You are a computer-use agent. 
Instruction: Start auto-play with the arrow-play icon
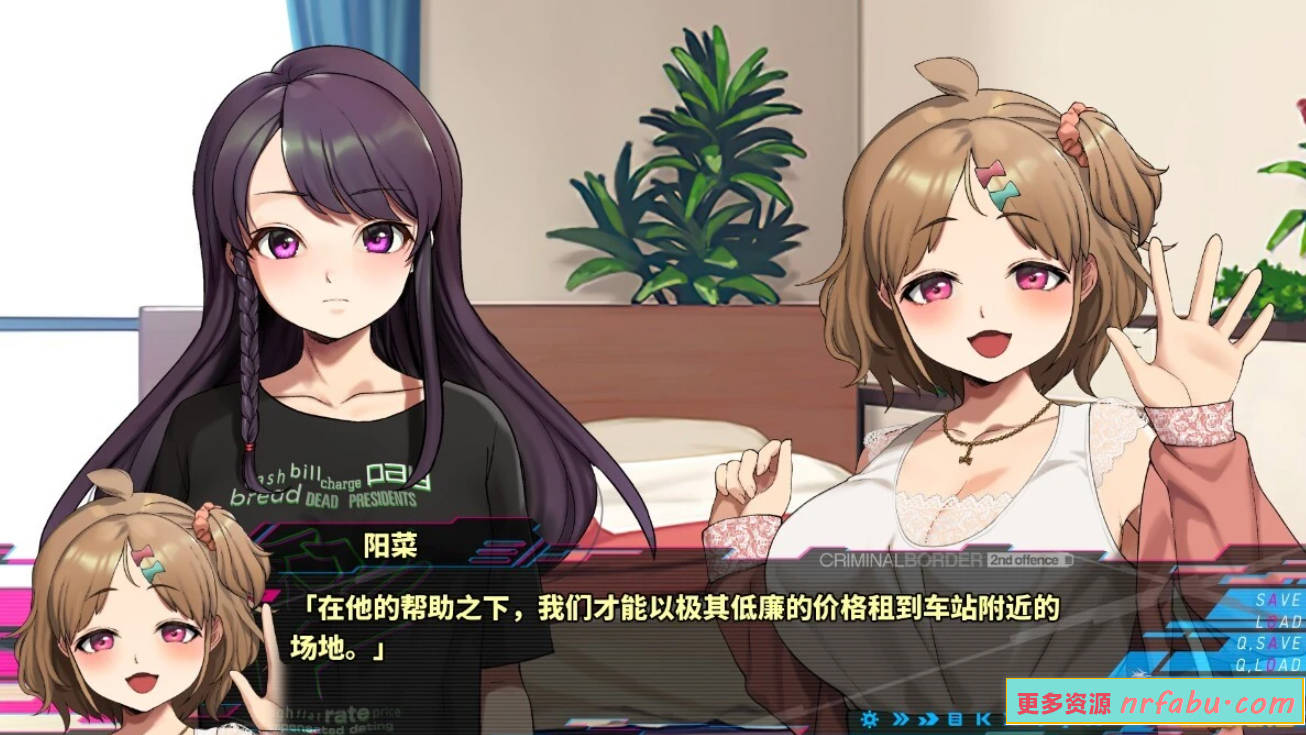point(927,718)
